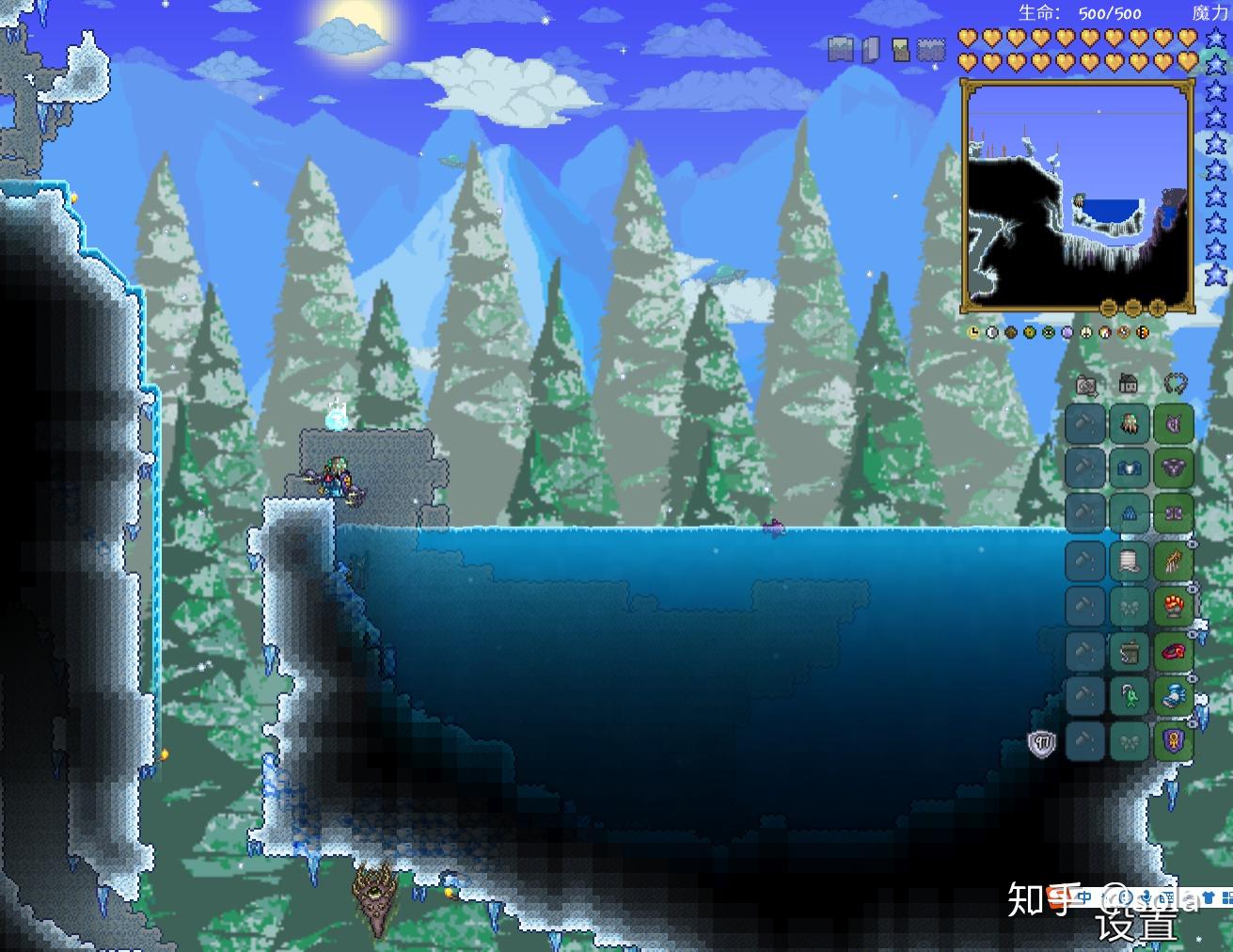Select the wings accessory slot
1233x952 pixels.
click(1173, 561)
